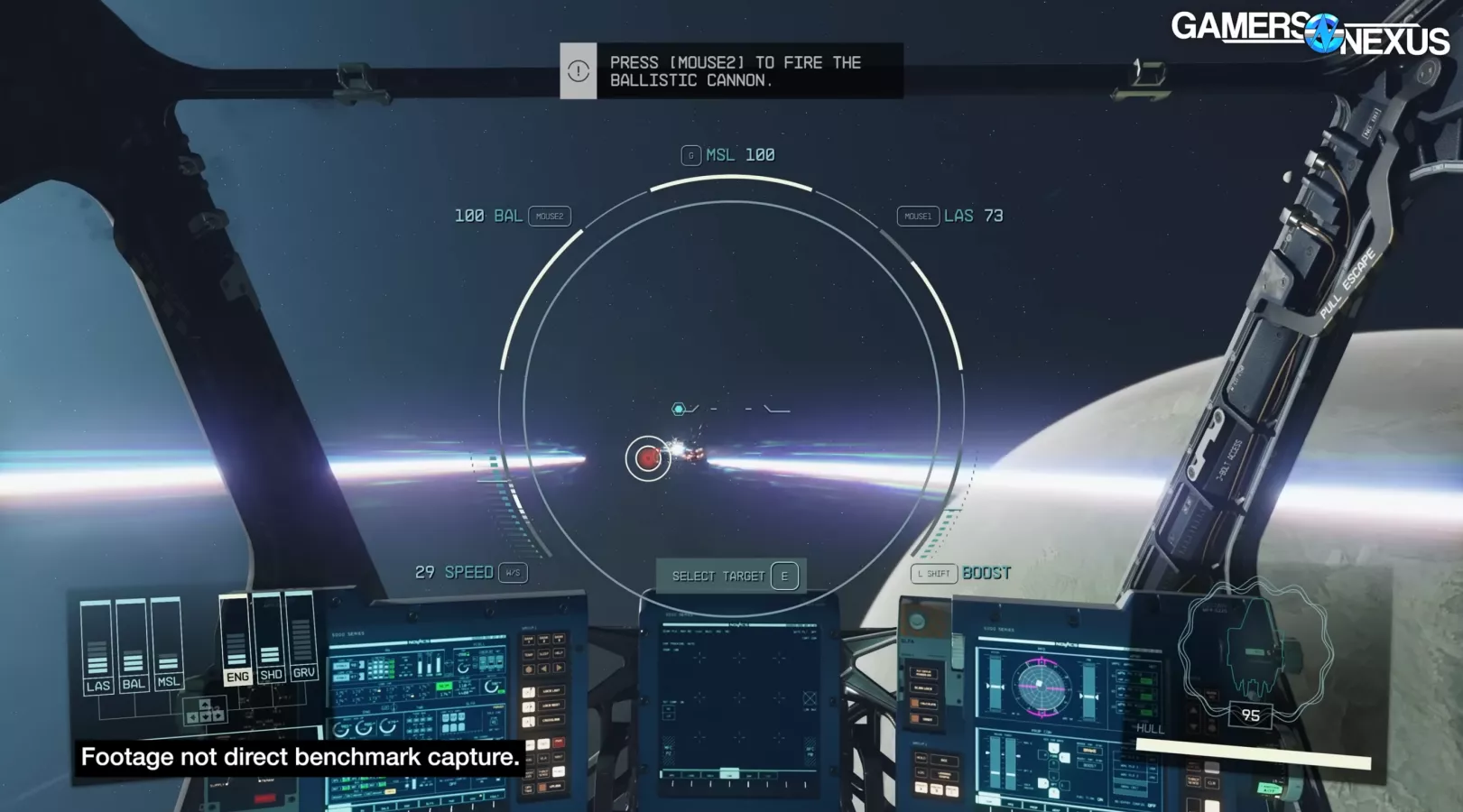Click the G key badge beside MSL 100
The height and width of the screenshot is (812, 1463).
pos(690,154)
